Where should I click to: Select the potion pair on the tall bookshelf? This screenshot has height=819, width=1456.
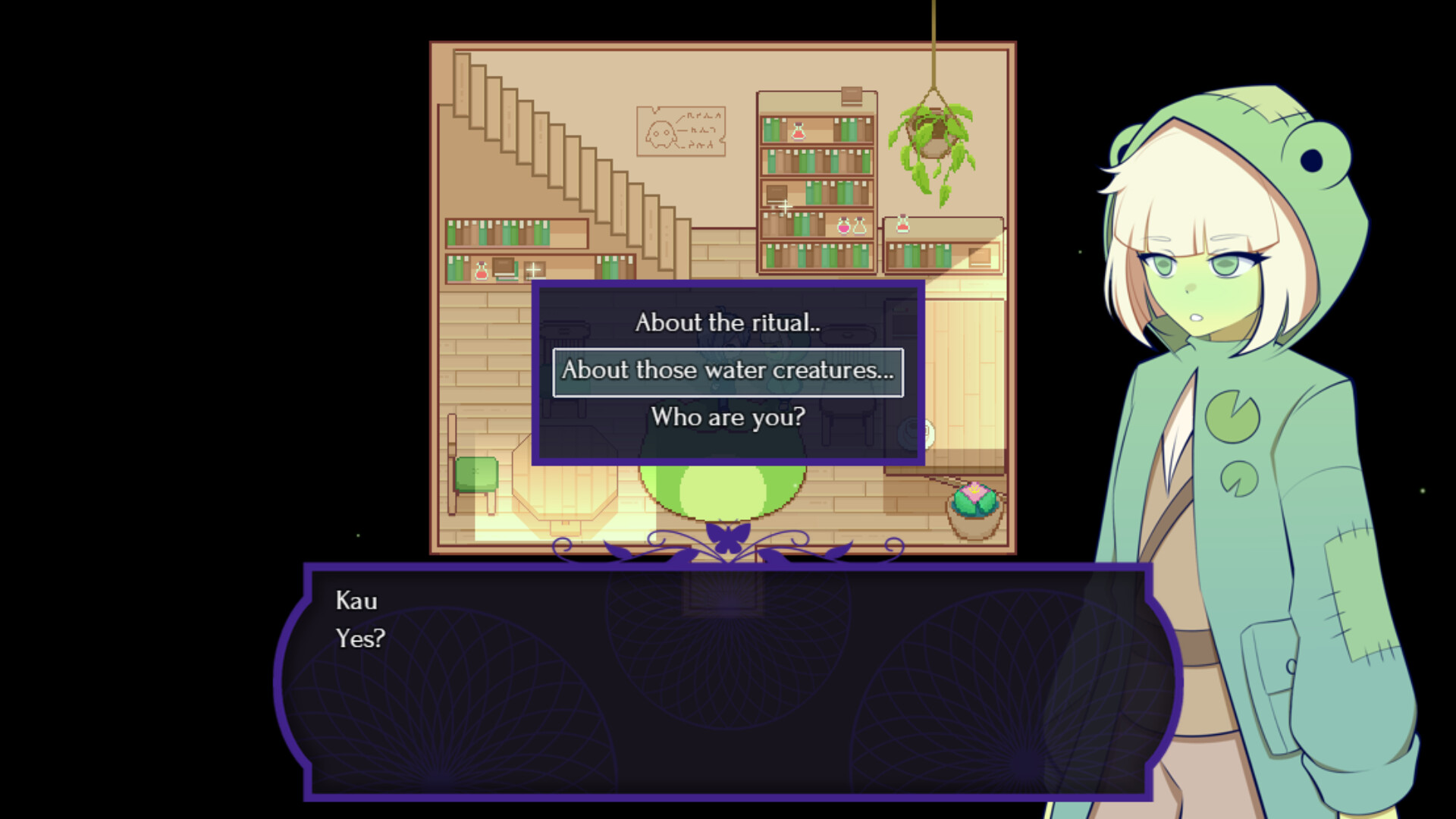[851, 226]
